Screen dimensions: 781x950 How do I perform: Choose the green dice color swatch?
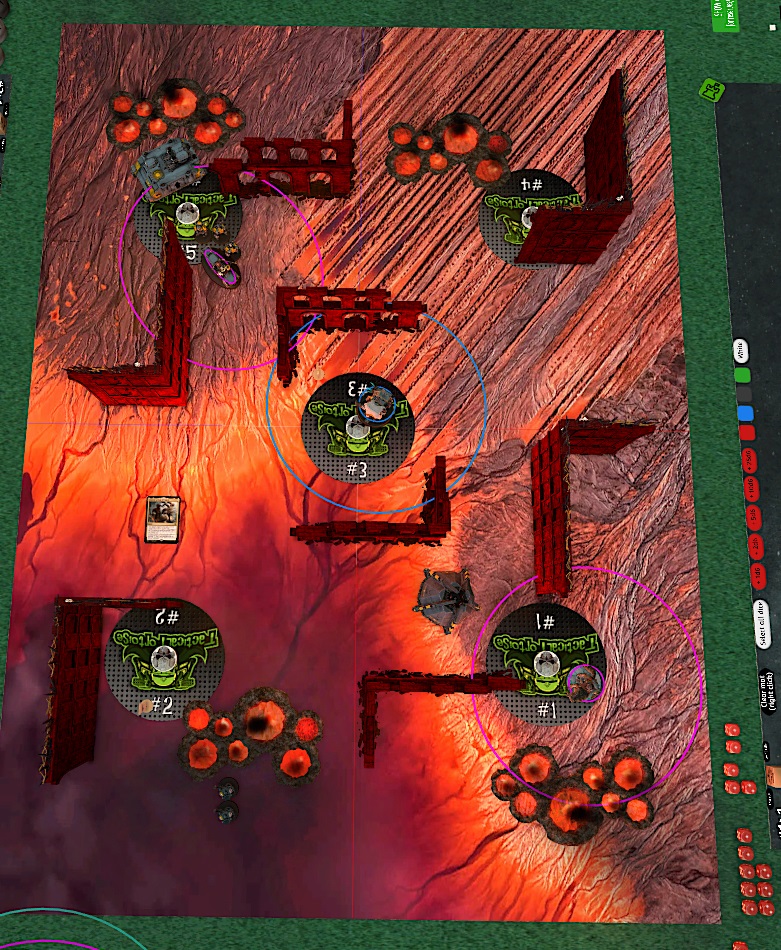pyautogui.click(x=742, y=376)
